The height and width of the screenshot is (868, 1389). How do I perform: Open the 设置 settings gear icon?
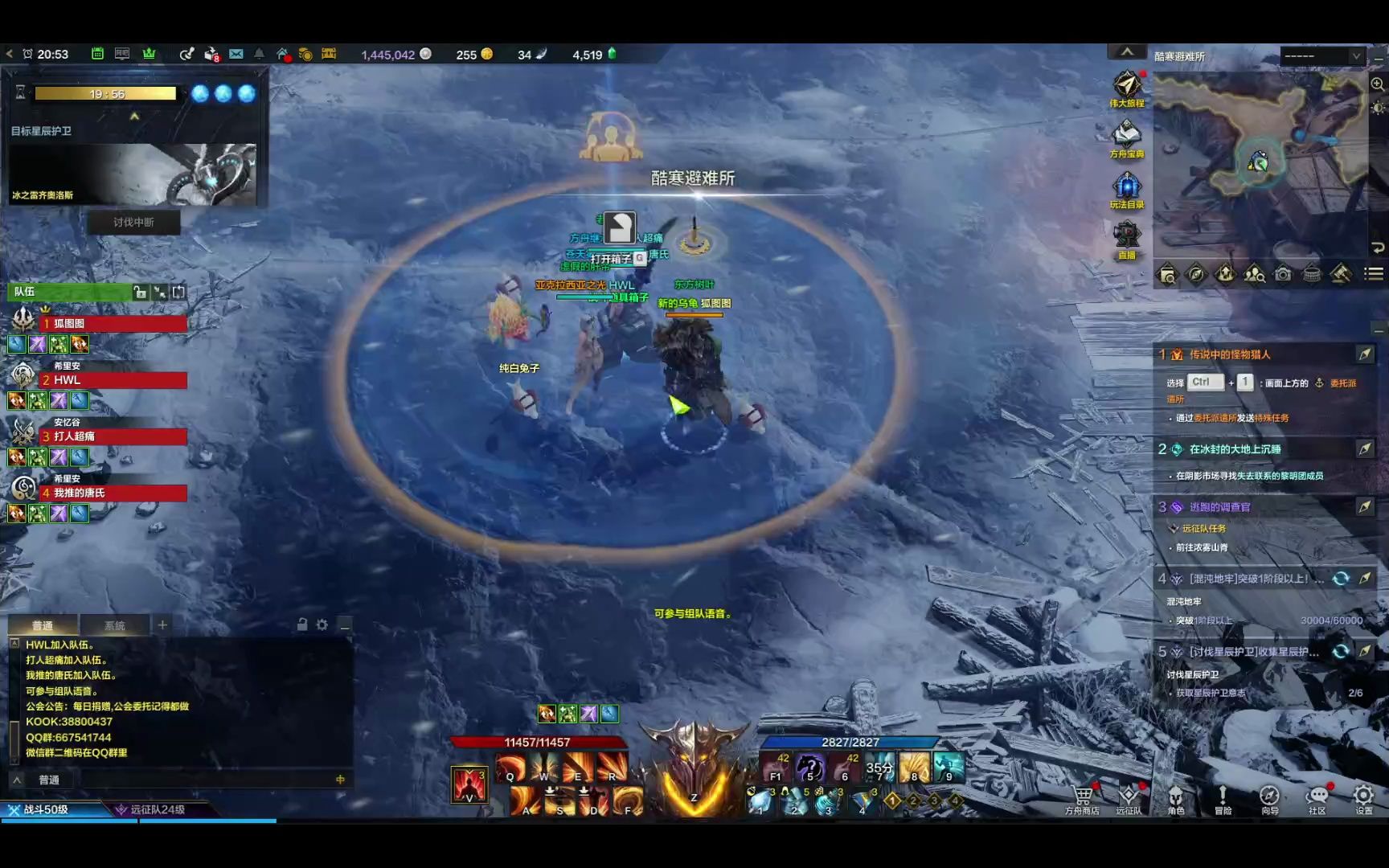point(1363,796)
